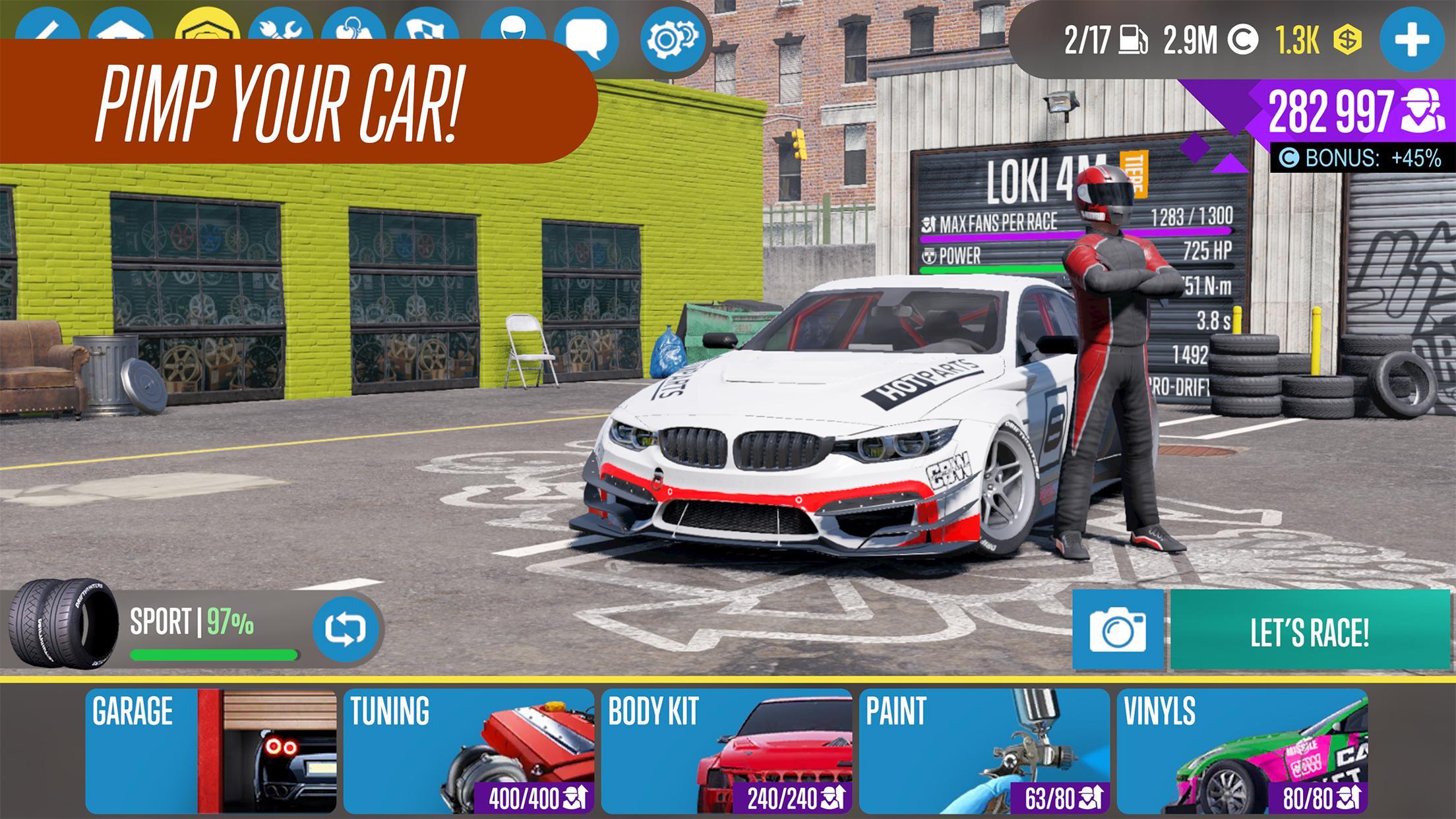Choose the Vinyls menu tile
1456x819 pixels.
coord(1242,750)
